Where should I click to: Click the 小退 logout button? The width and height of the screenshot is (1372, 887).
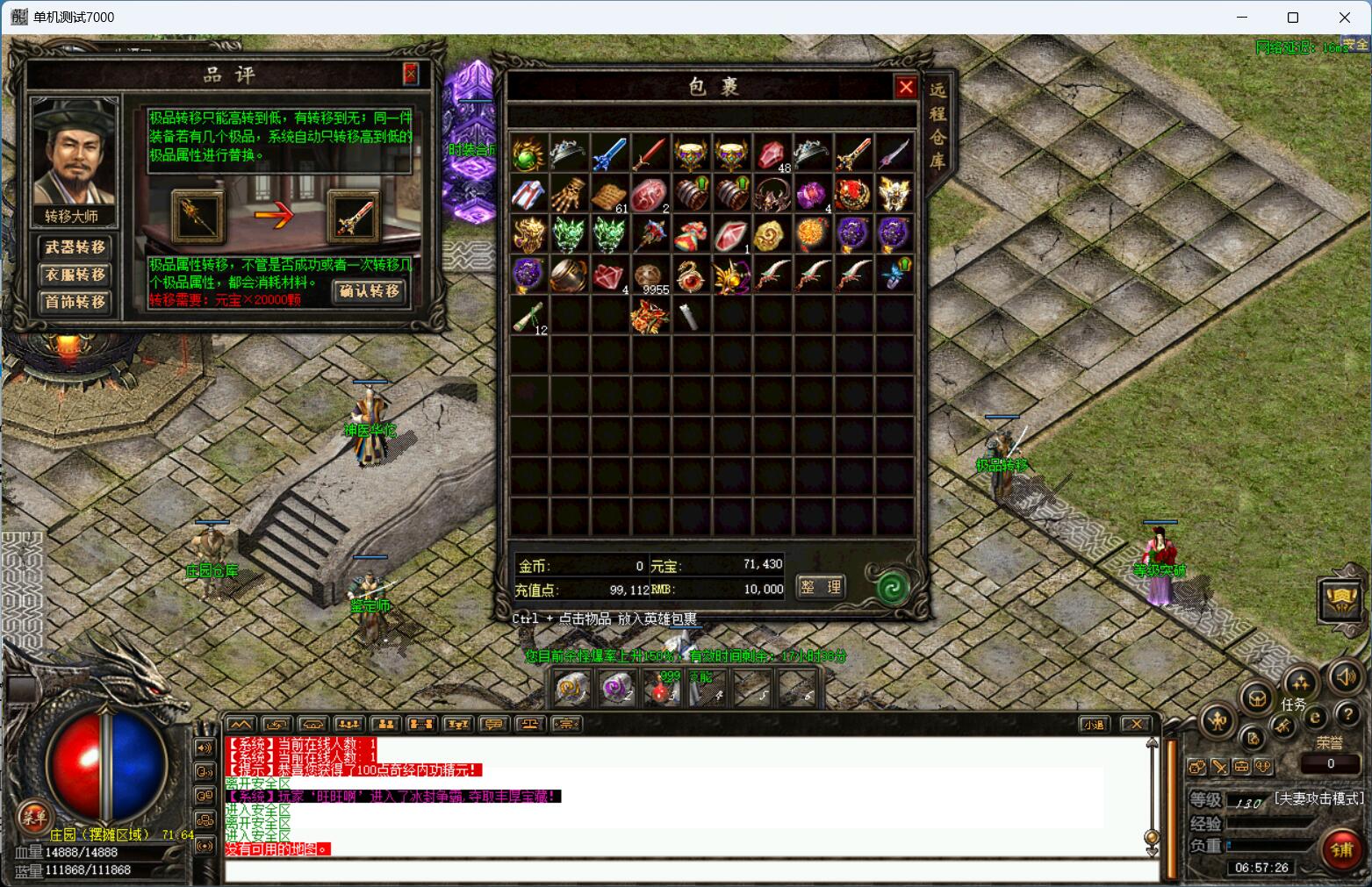tap(1094, 724)
